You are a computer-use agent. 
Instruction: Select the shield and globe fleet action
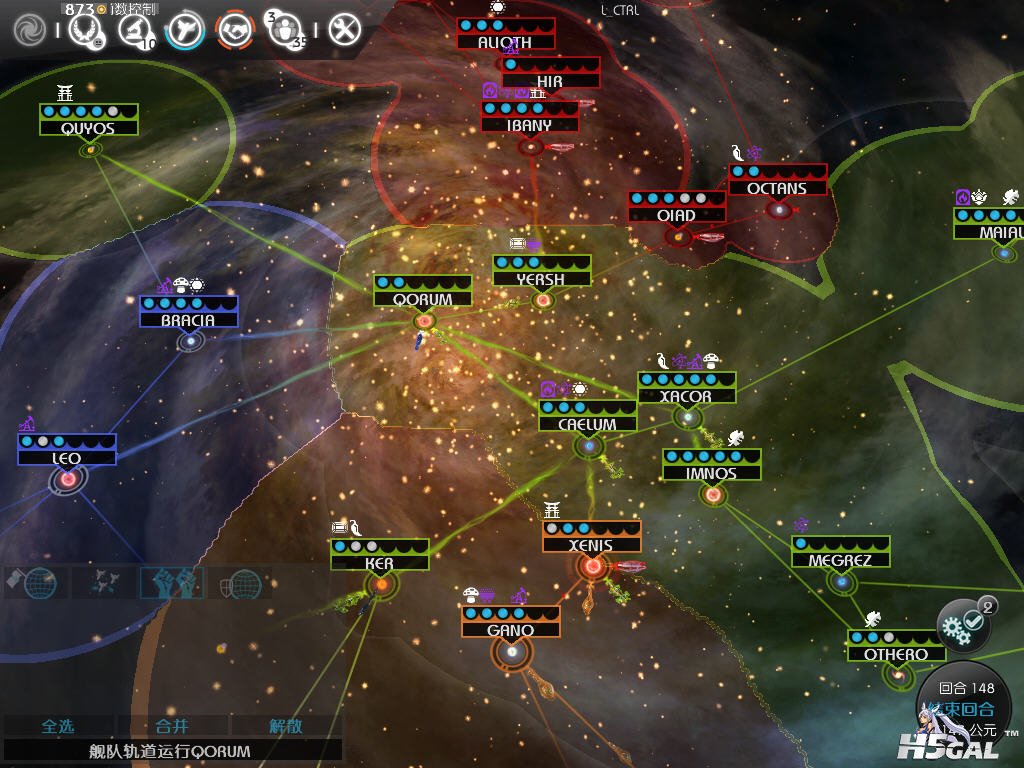[239, 582]
